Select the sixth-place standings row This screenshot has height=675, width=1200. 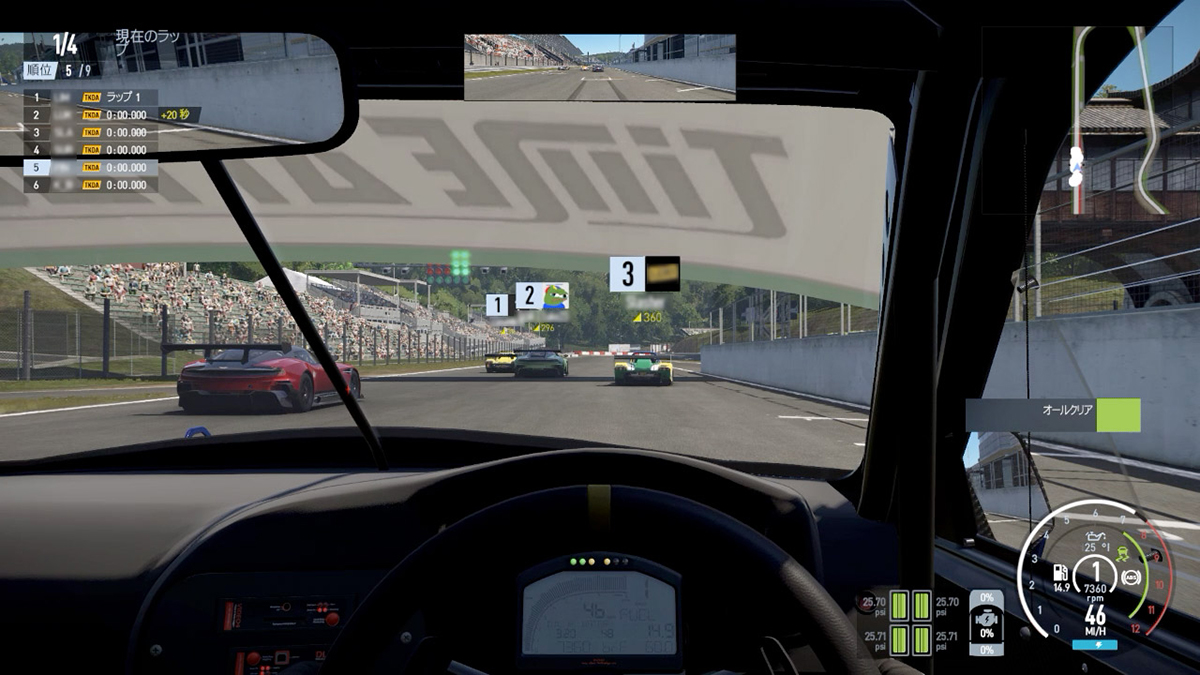tap(90, 185)
